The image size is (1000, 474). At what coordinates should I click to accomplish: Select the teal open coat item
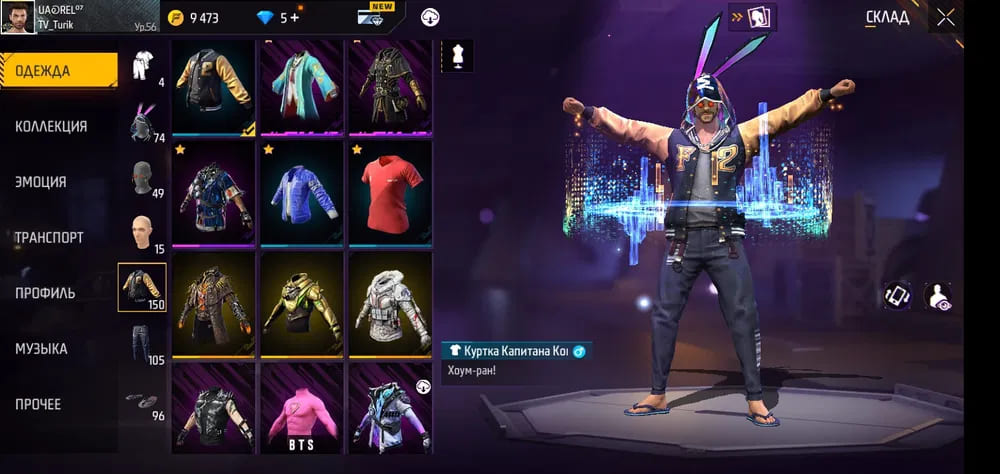302,84
